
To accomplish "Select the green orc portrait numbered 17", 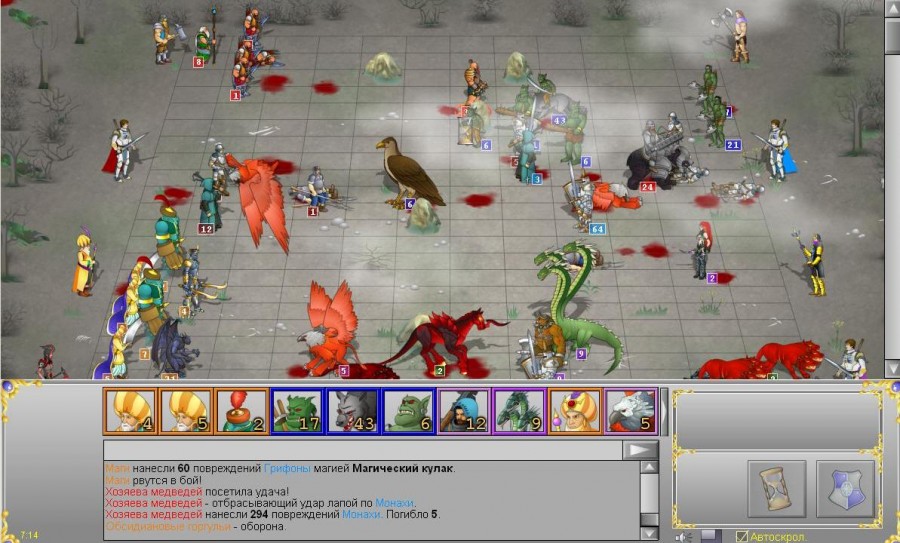I will 297,410.
